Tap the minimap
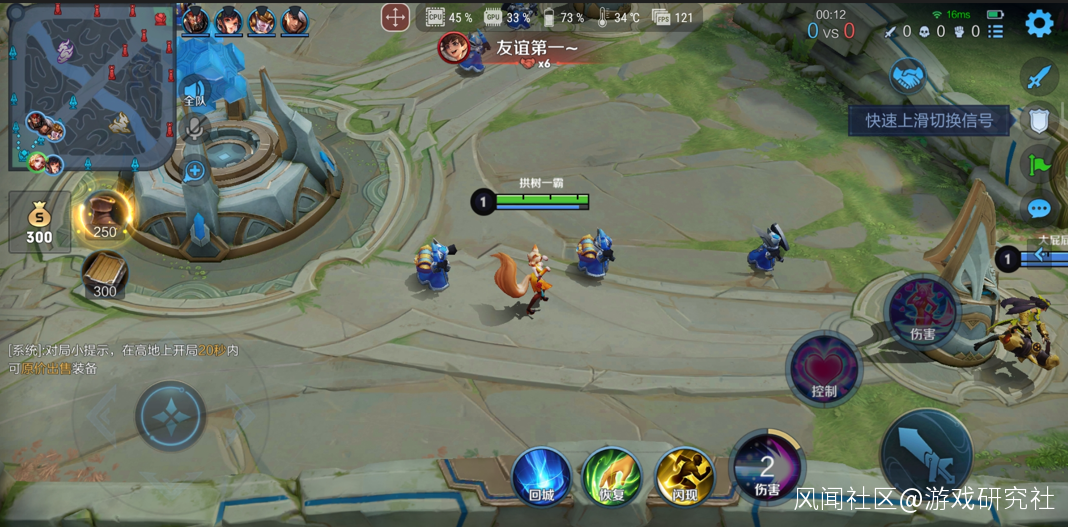 [92, 86]
